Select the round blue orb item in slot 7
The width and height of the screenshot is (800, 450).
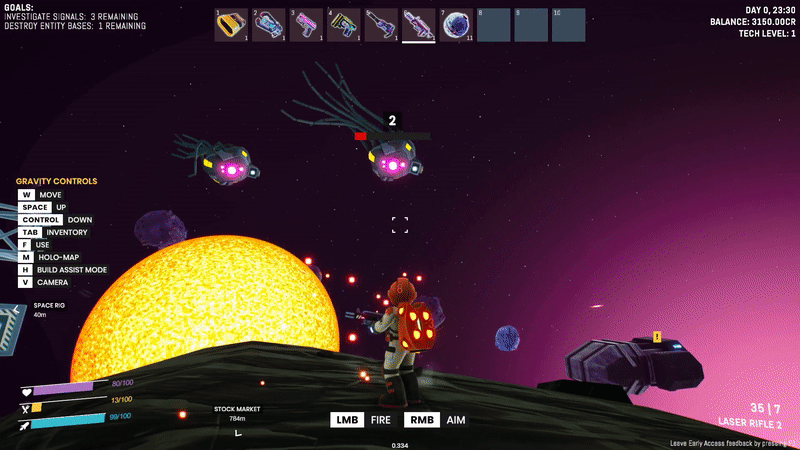pos(456,25)
